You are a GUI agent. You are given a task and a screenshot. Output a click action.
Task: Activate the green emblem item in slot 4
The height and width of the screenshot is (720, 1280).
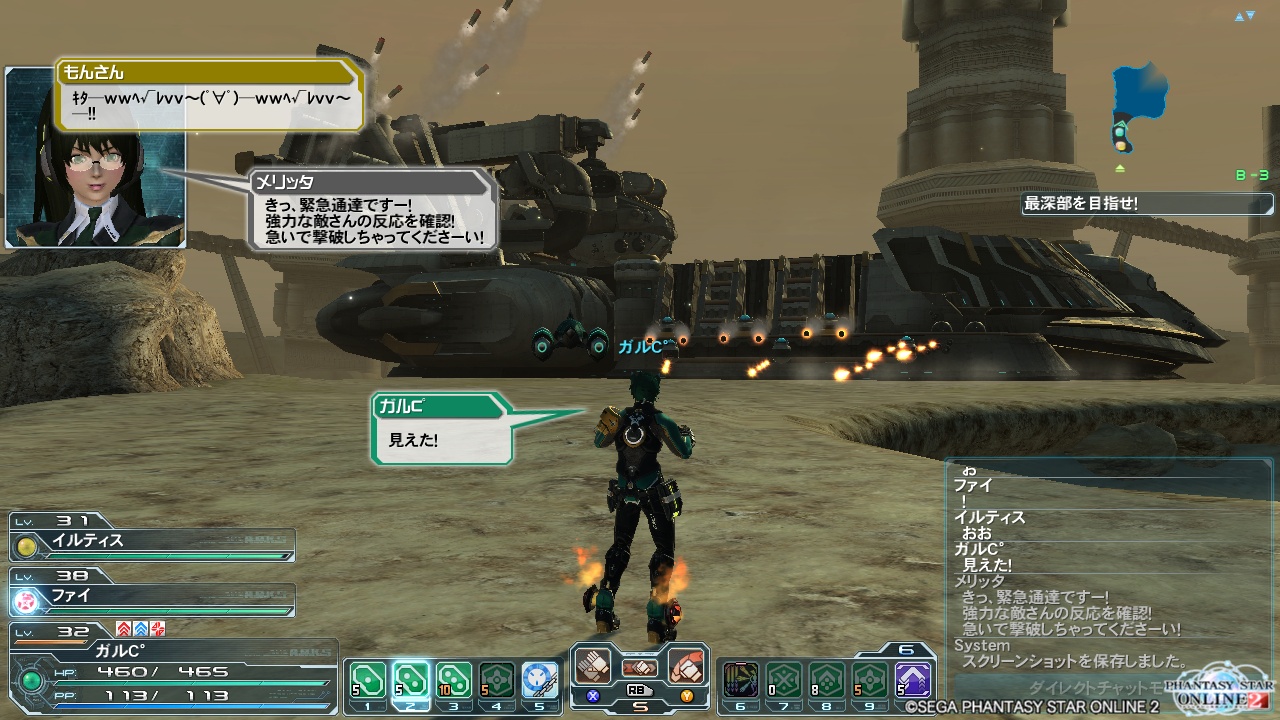(497, 680)
